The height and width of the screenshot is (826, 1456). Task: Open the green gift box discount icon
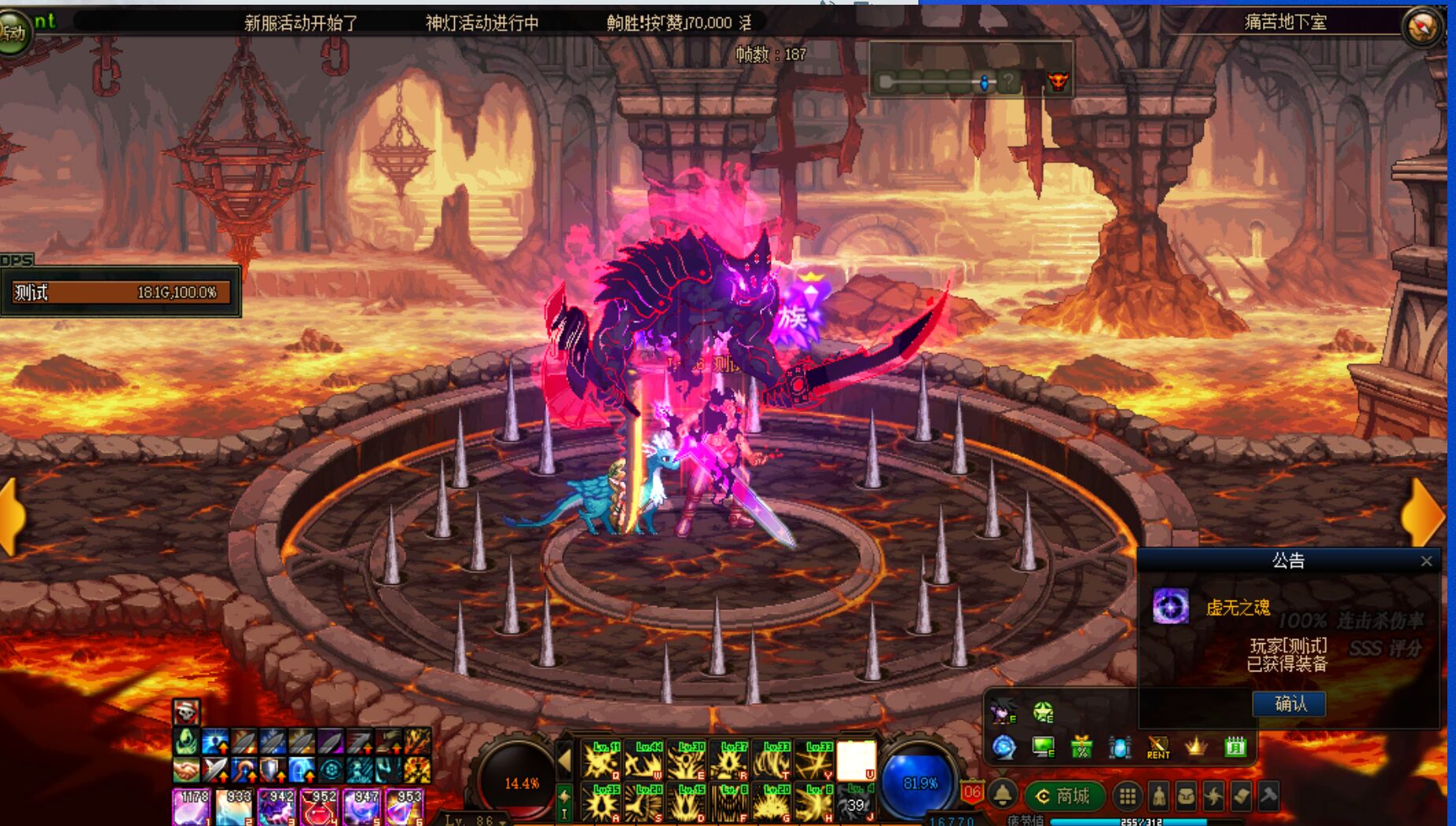(1082, 746)
